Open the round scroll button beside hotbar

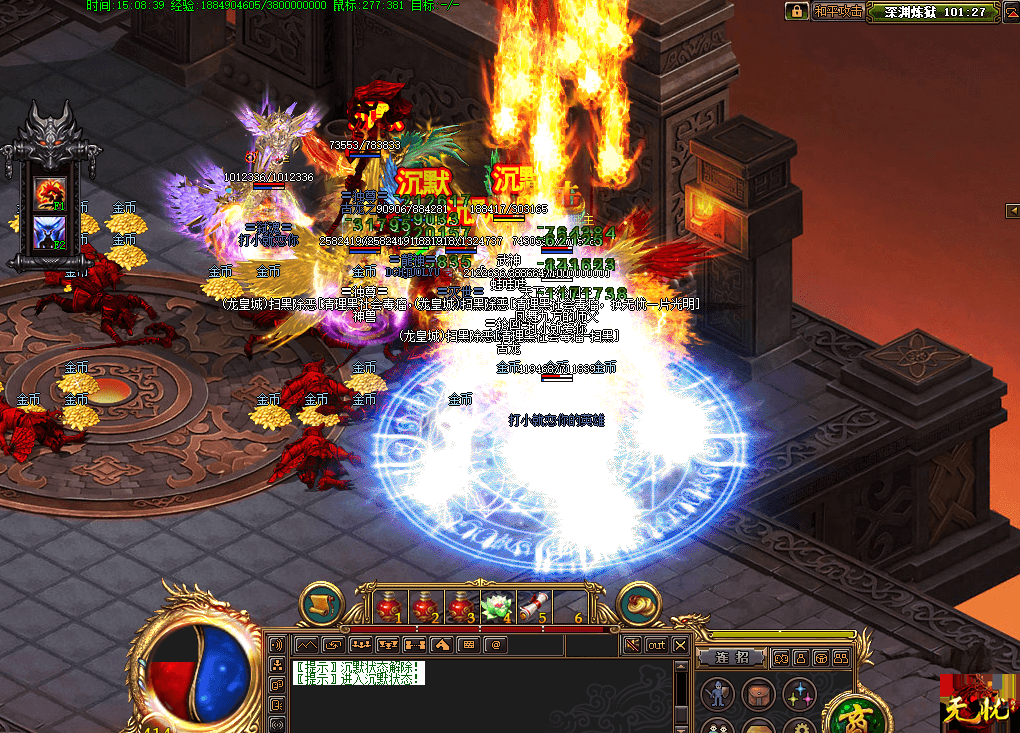coord(322,603)
